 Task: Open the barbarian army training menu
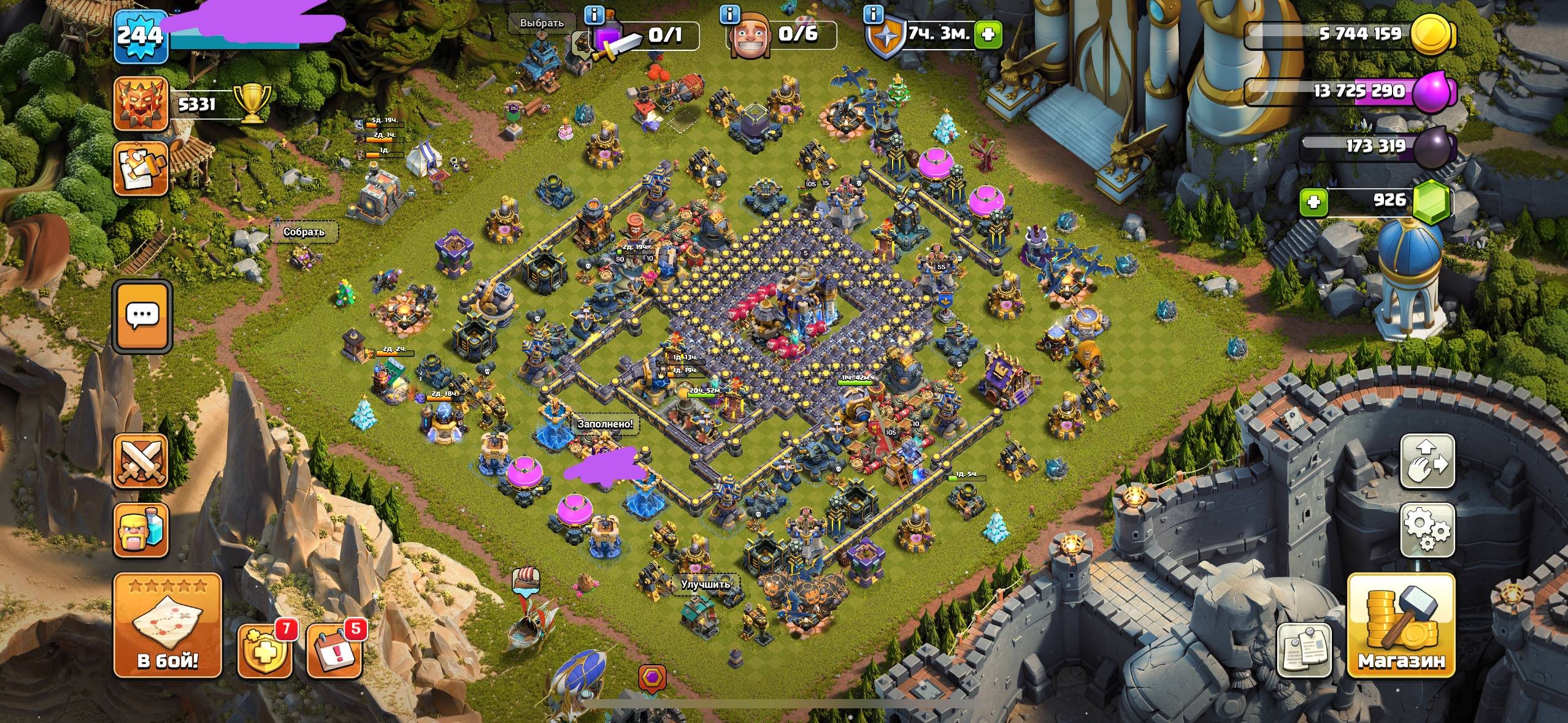tap(140, 530)
